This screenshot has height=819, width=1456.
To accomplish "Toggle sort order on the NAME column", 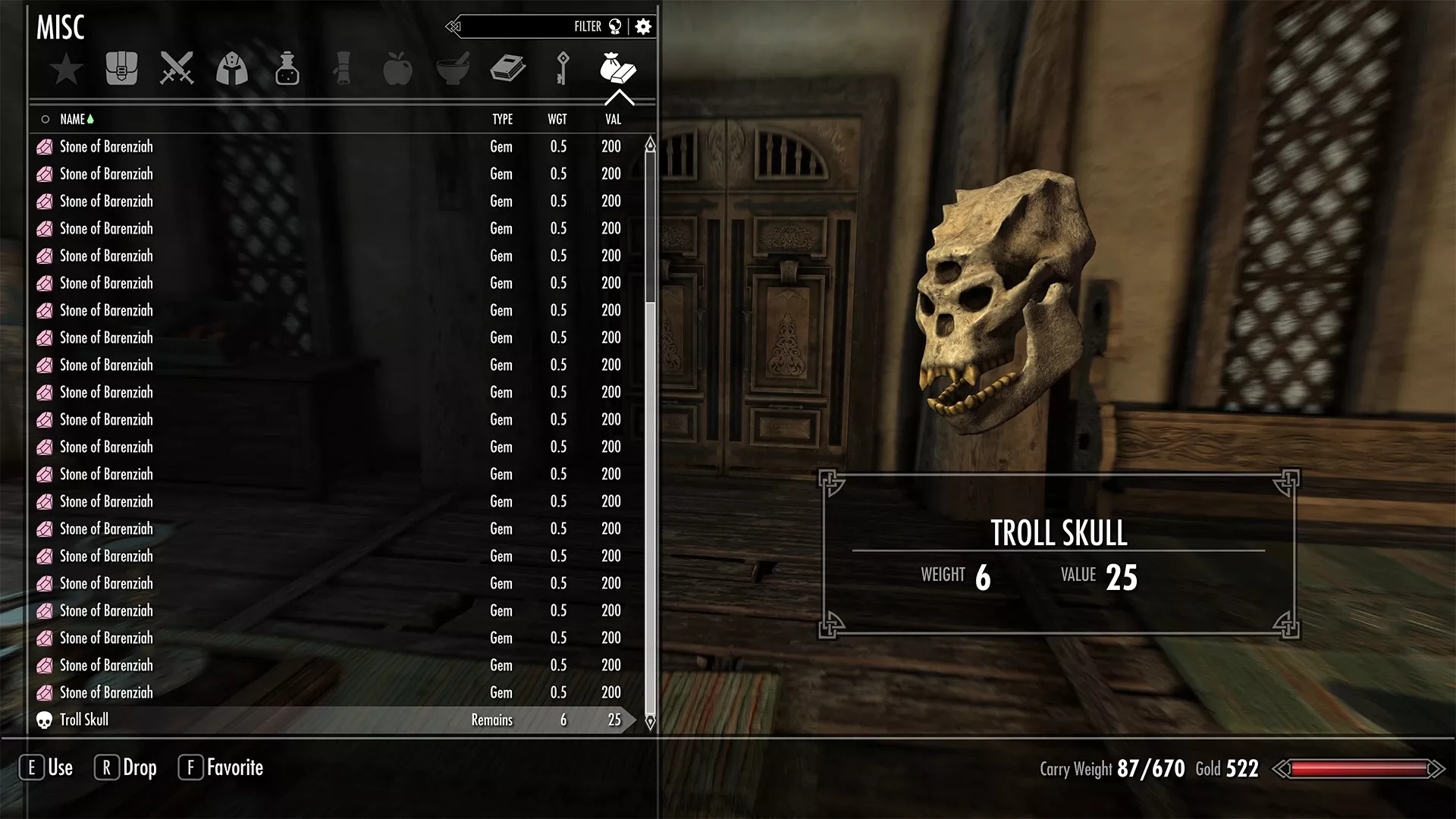I will 74,119.
